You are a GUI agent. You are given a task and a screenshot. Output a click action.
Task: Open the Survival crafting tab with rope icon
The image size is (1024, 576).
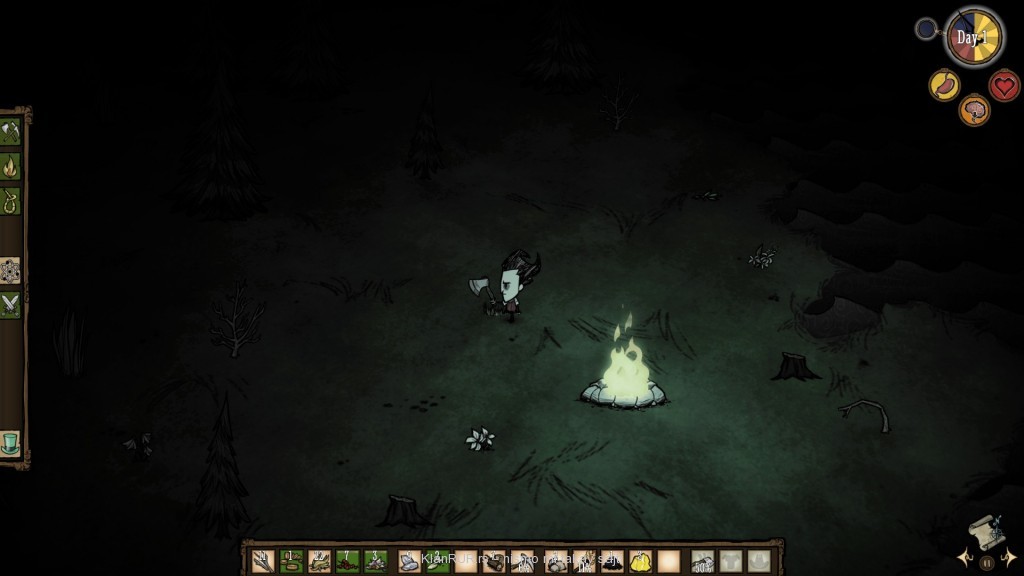click(x=11, y=201)
